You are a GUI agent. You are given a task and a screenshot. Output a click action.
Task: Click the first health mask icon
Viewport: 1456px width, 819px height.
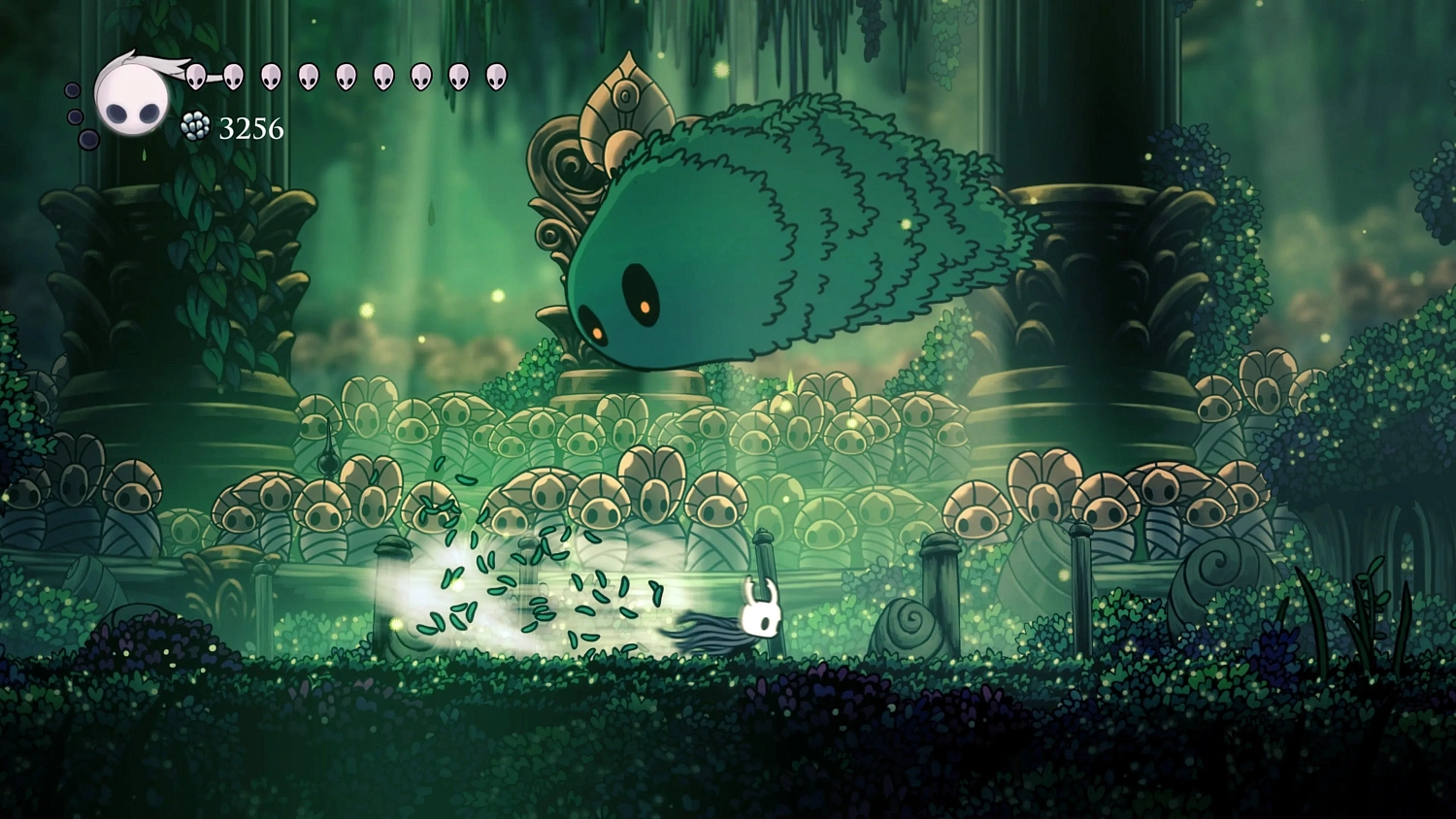coord(195,76)
